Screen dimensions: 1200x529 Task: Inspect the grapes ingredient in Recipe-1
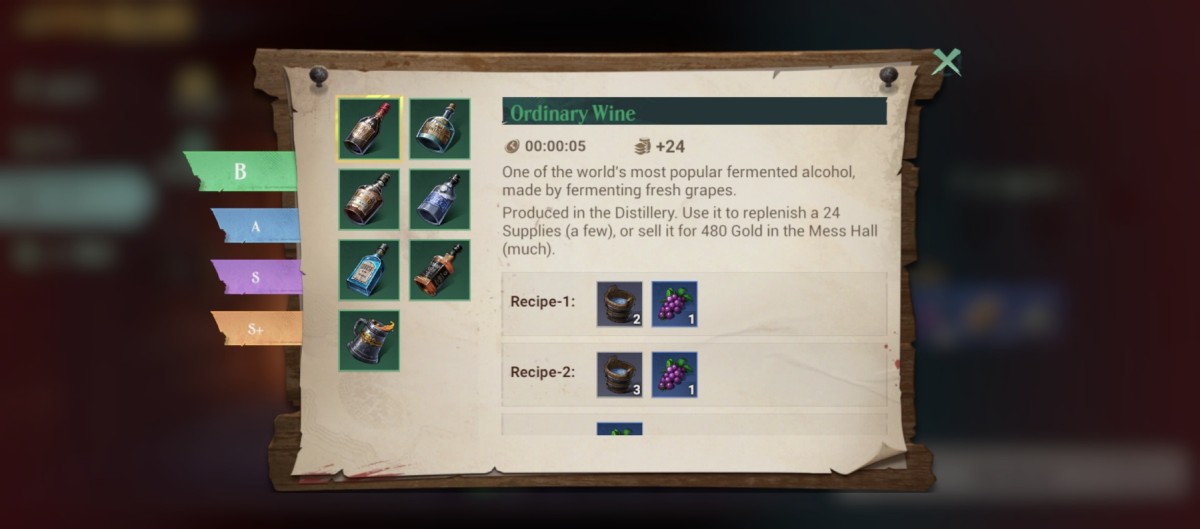tap(675, 304)
